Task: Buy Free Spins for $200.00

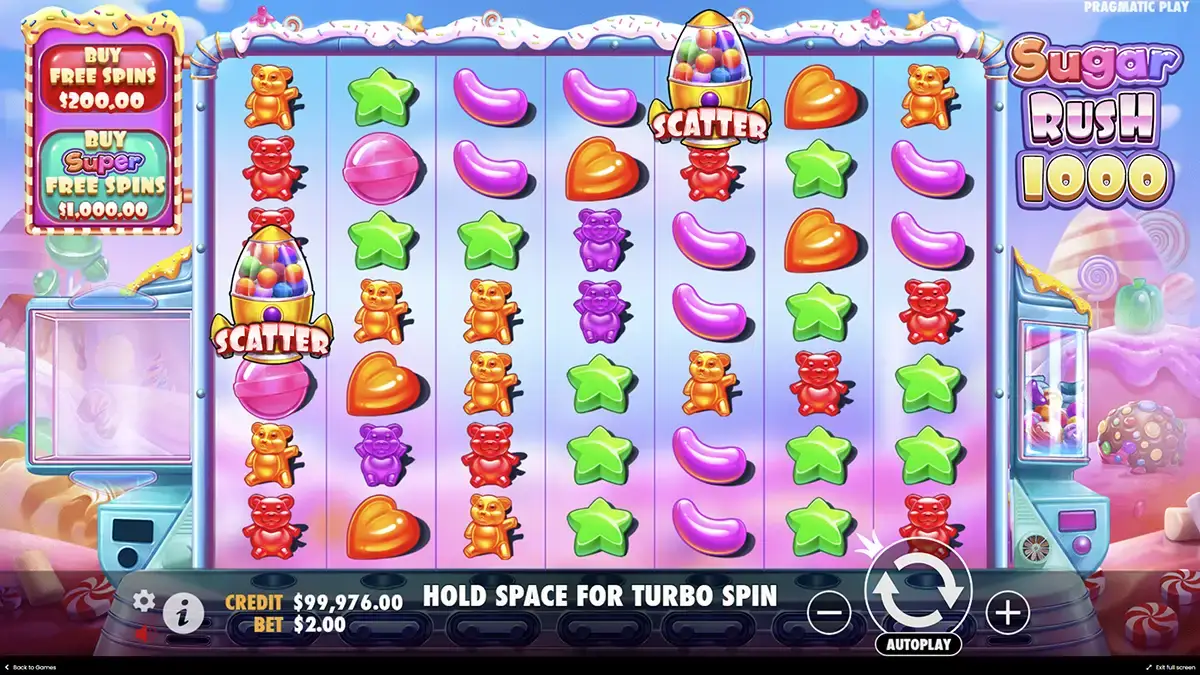Action: pos(105,77)
